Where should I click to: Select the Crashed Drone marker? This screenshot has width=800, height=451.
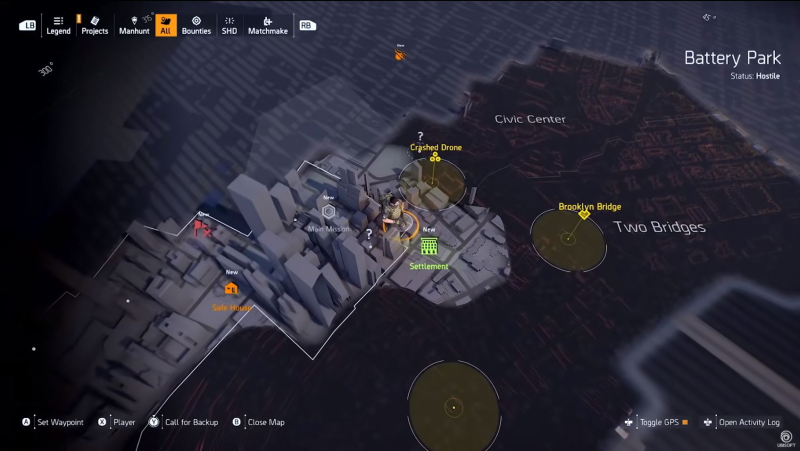coord(435,157)
